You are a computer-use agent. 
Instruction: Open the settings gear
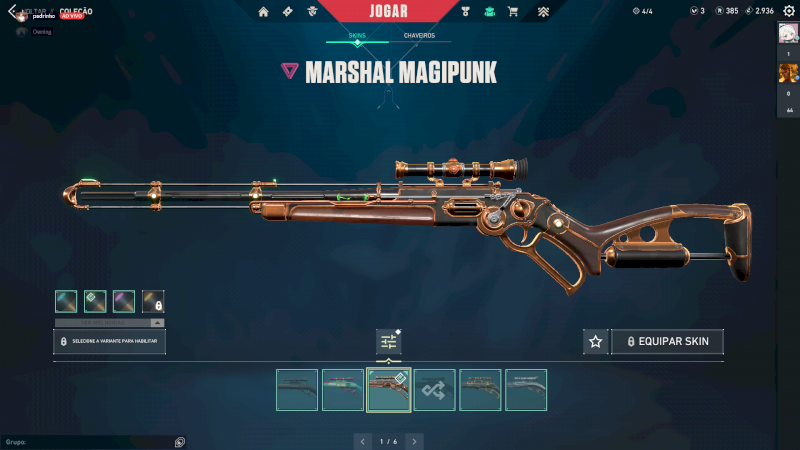[x=789, y=11]
